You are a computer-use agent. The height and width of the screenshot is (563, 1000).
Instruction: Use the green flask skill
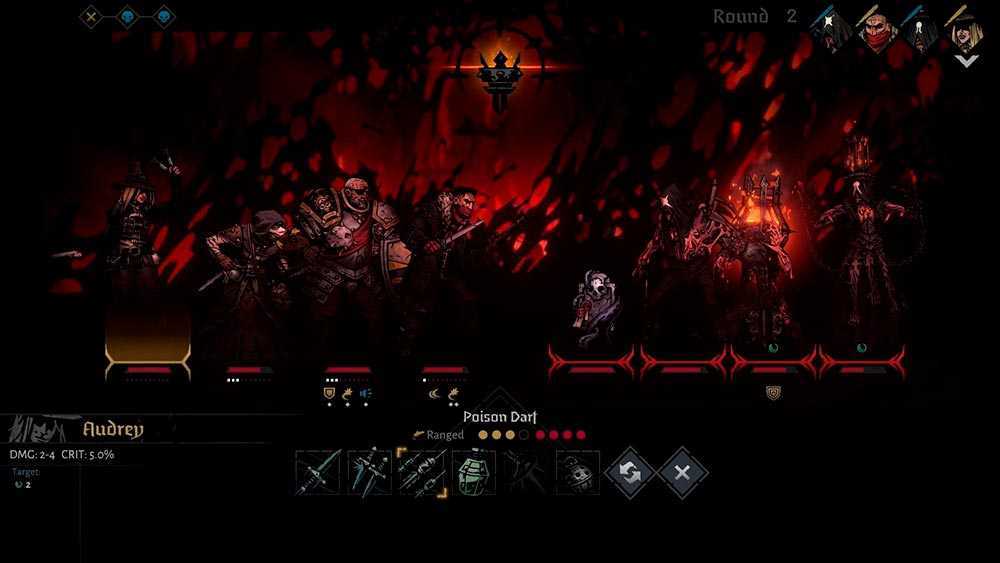pos(474,472)
